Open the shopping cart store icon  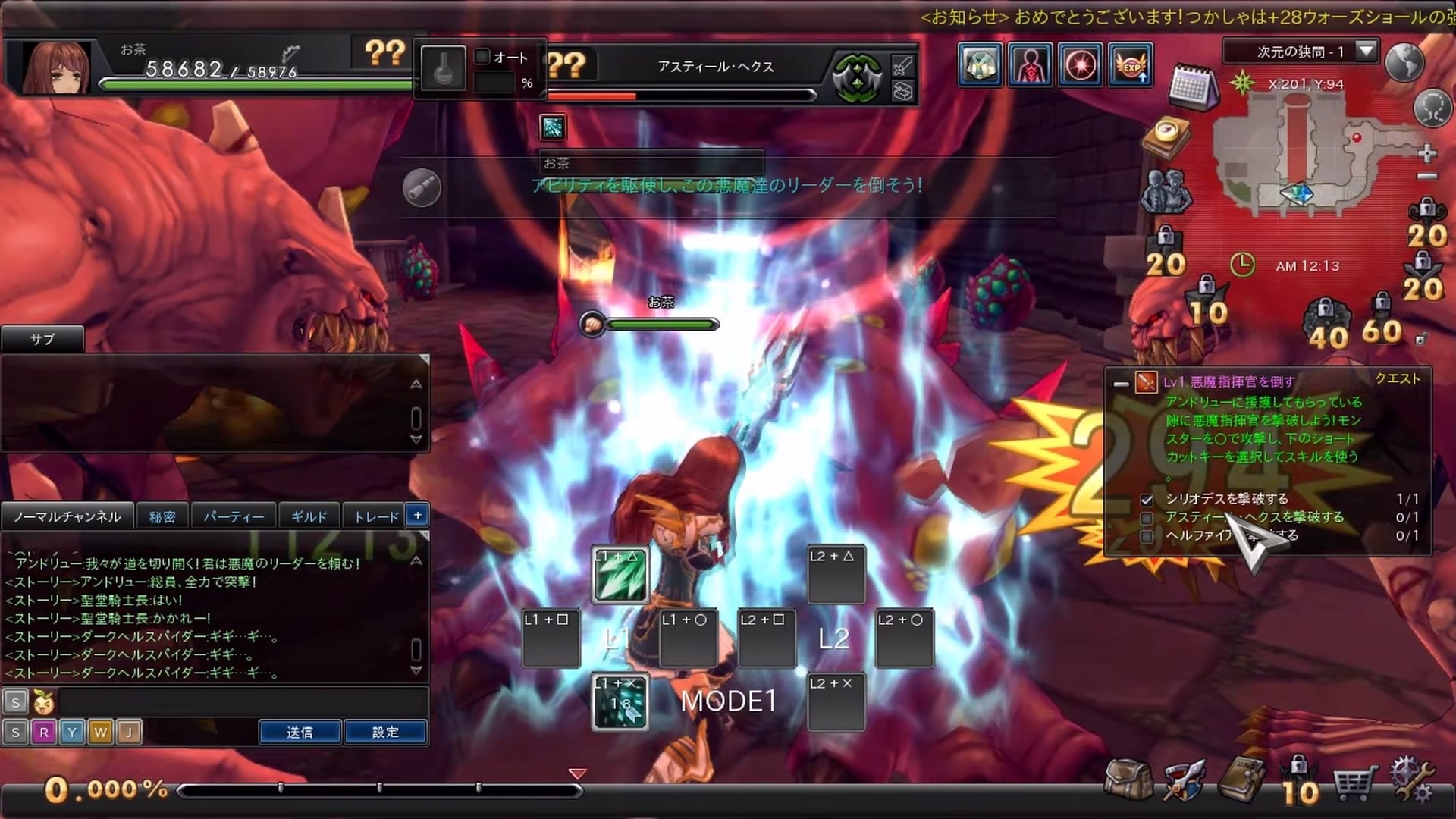click(x=1354, y=783)
